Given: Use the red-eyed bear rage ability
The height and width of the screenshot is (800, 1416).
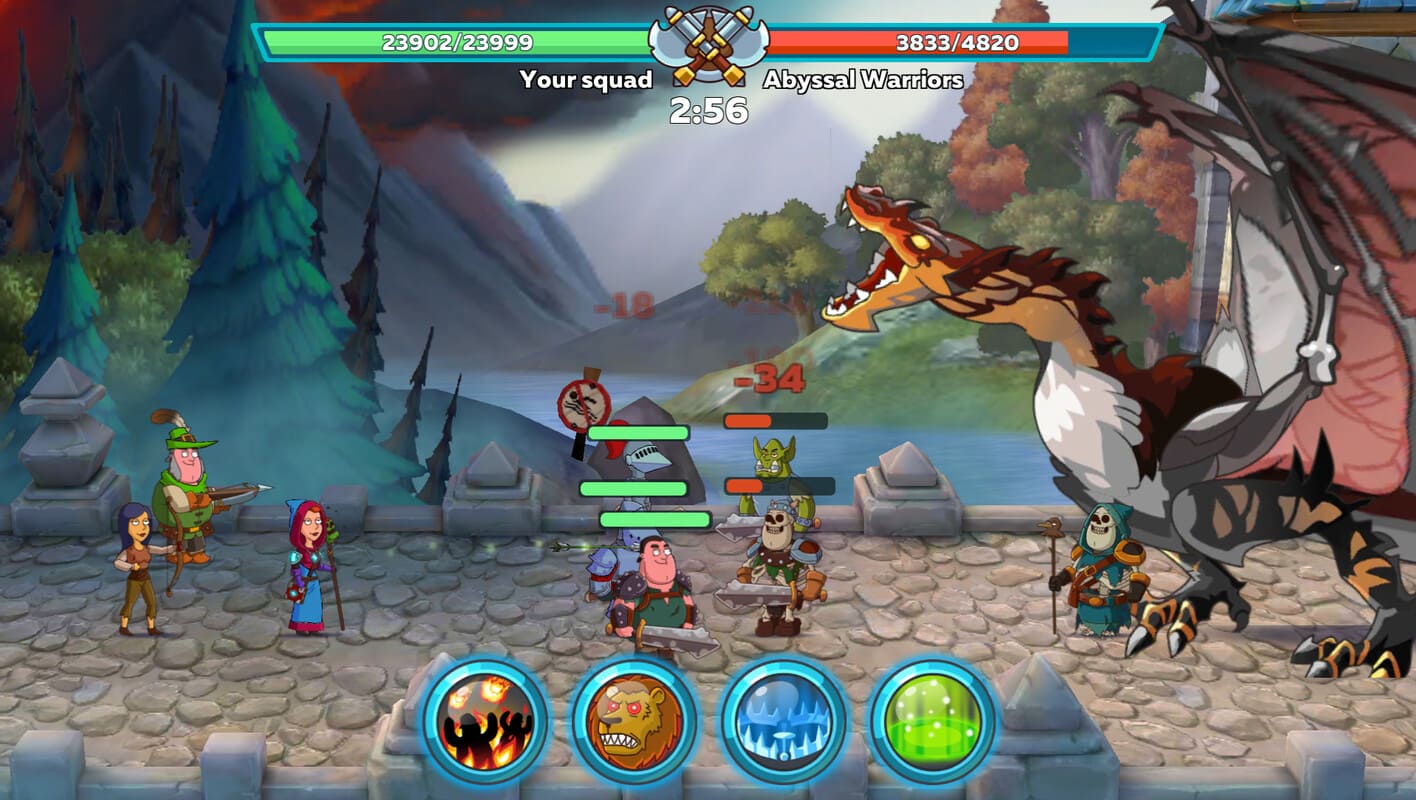Looking at the screenshot, I should (x=634, y=722).
